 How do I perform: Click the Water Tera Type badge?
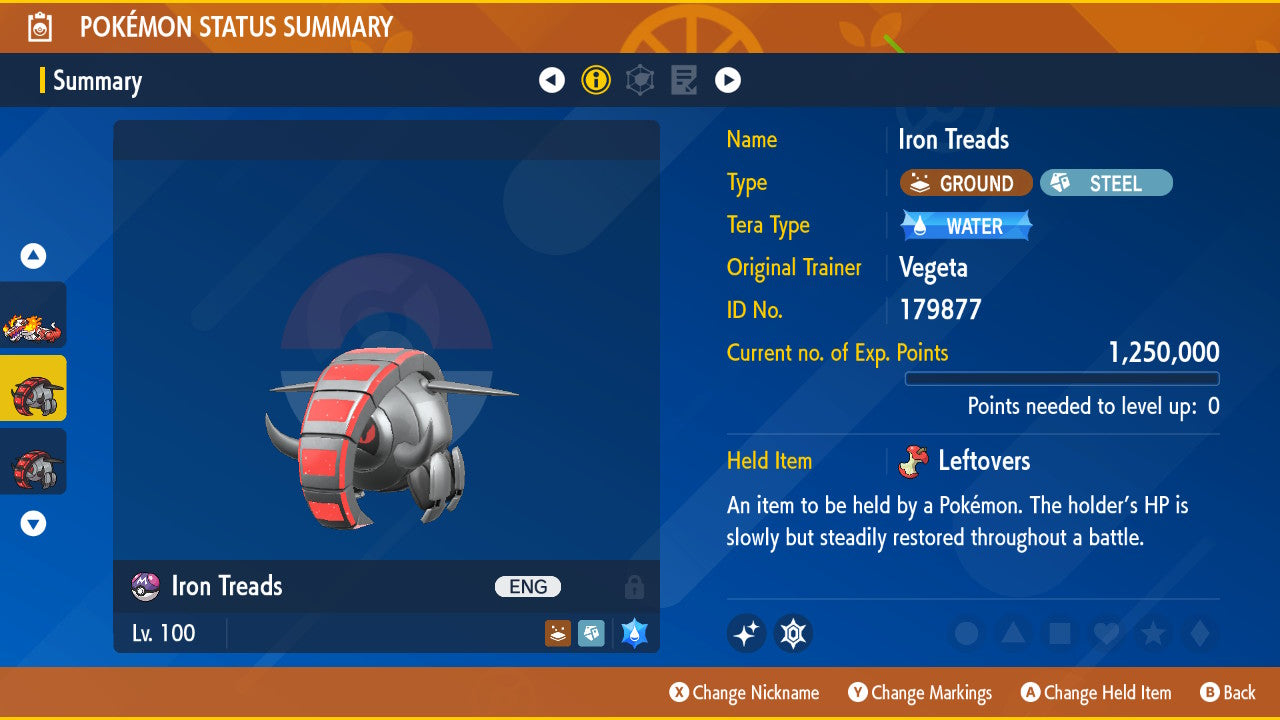tap(966, 226)
